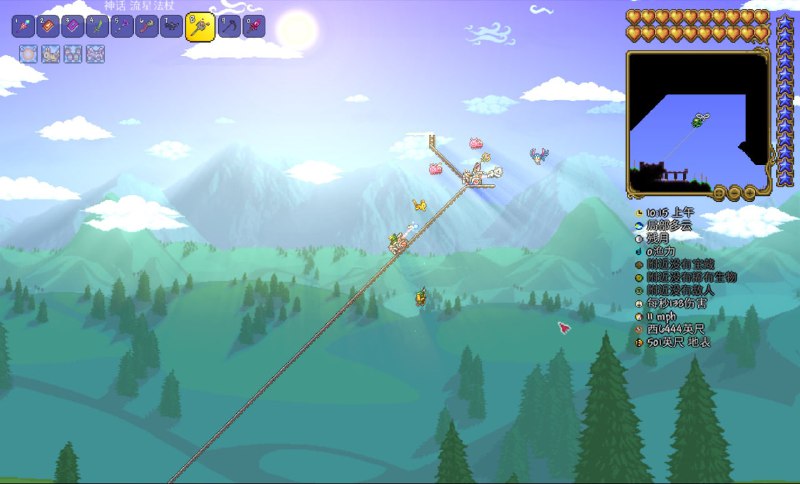Viewport: 800px width, 484px height.
Task: Choose the red spell tome in slot 2
Action: pyautogui.click(x=48, y=26)
